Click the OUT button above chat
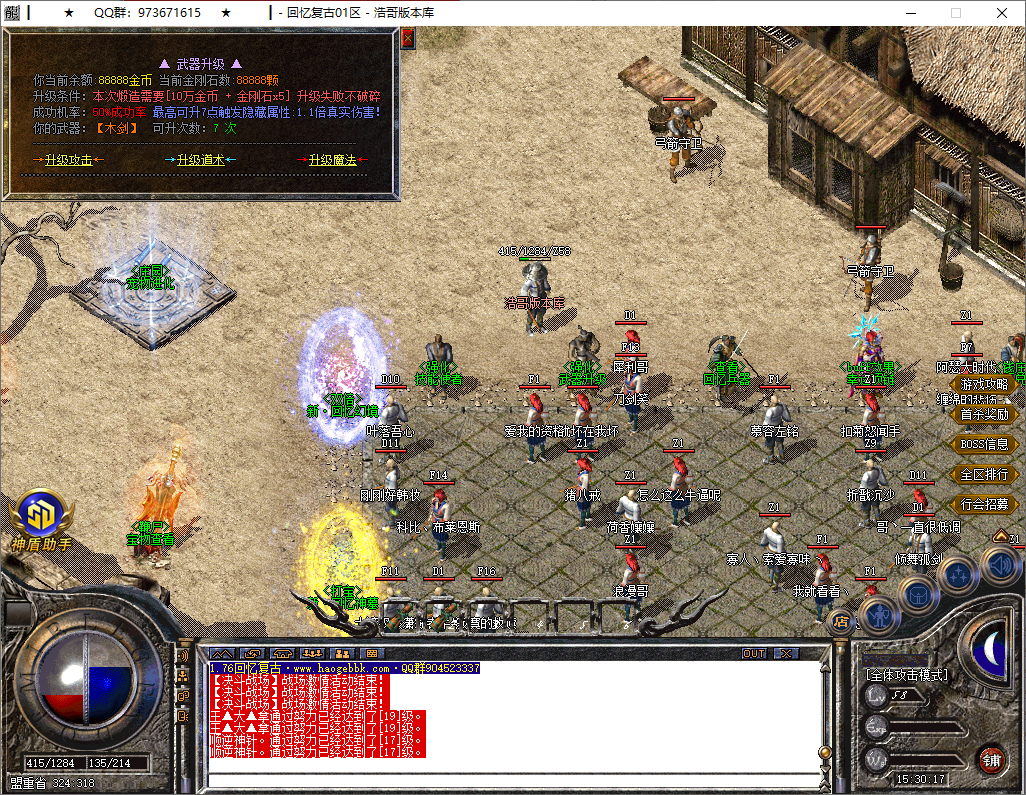The width and height of the screenshot is (1026, 795). click(x=754, y=653)
